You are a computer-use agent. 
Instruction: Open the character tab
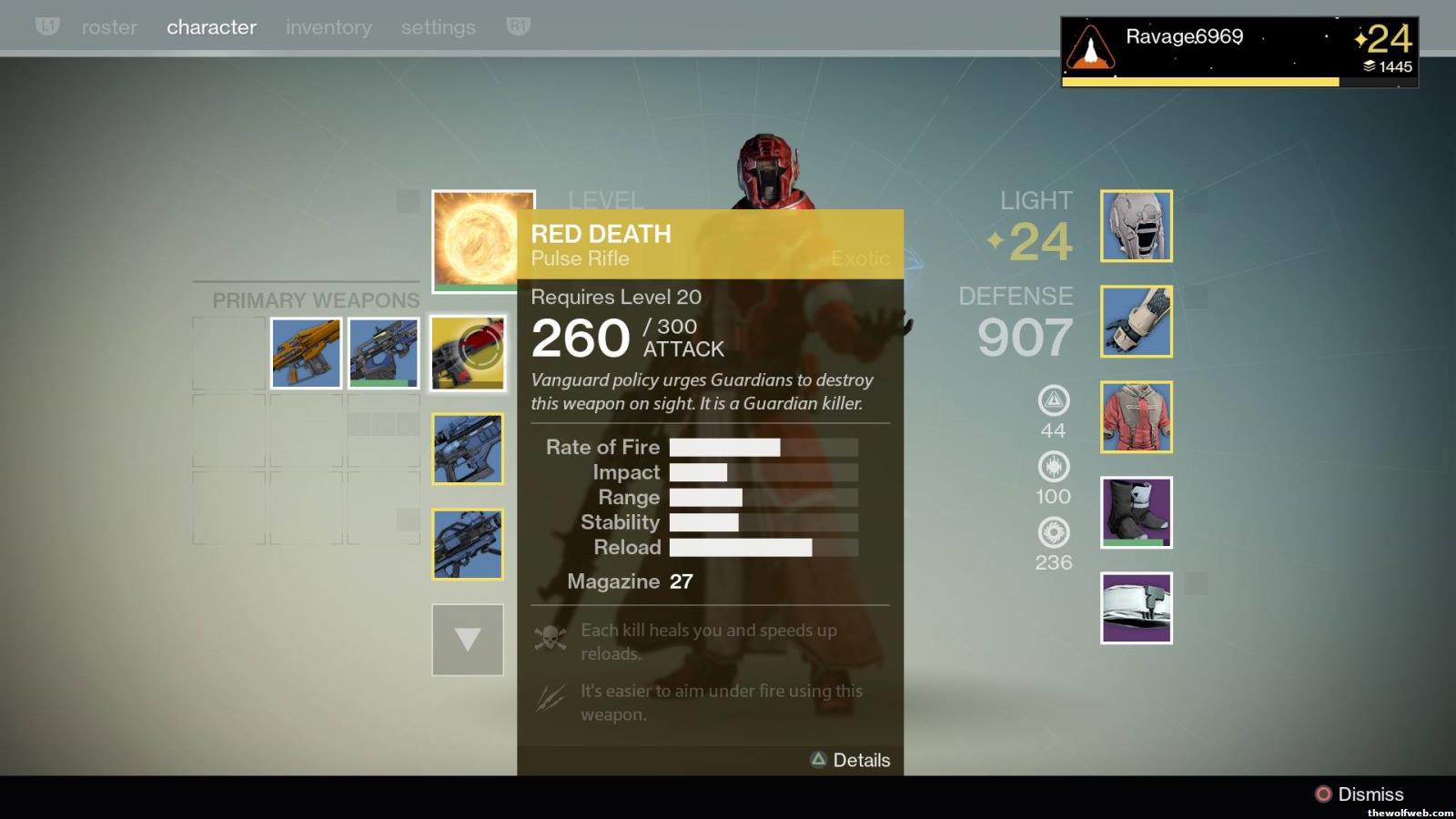[211, 27]
